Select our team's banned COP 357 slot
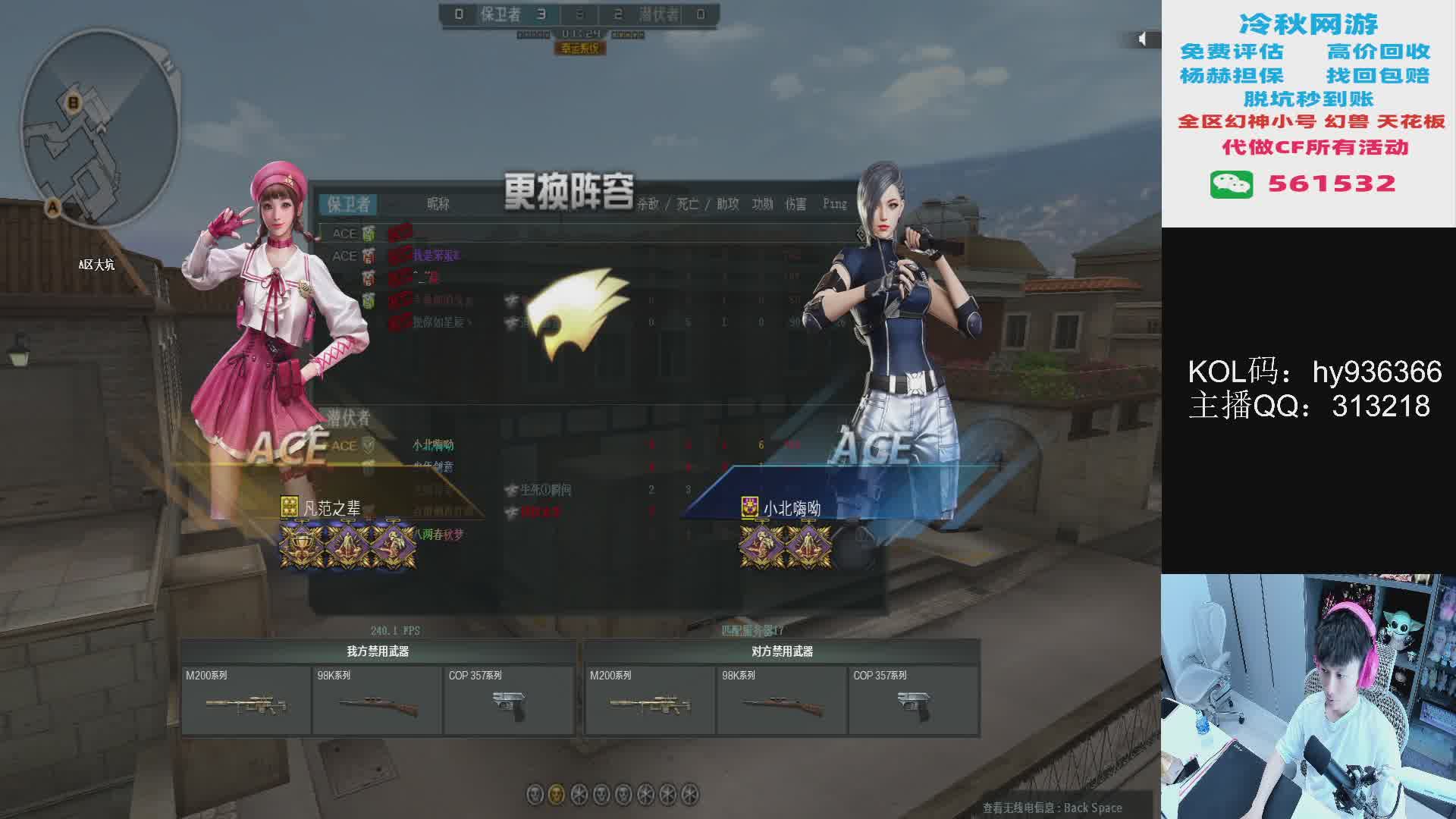The width and height of the screenshot is (1456, 819). click(509, 701)
